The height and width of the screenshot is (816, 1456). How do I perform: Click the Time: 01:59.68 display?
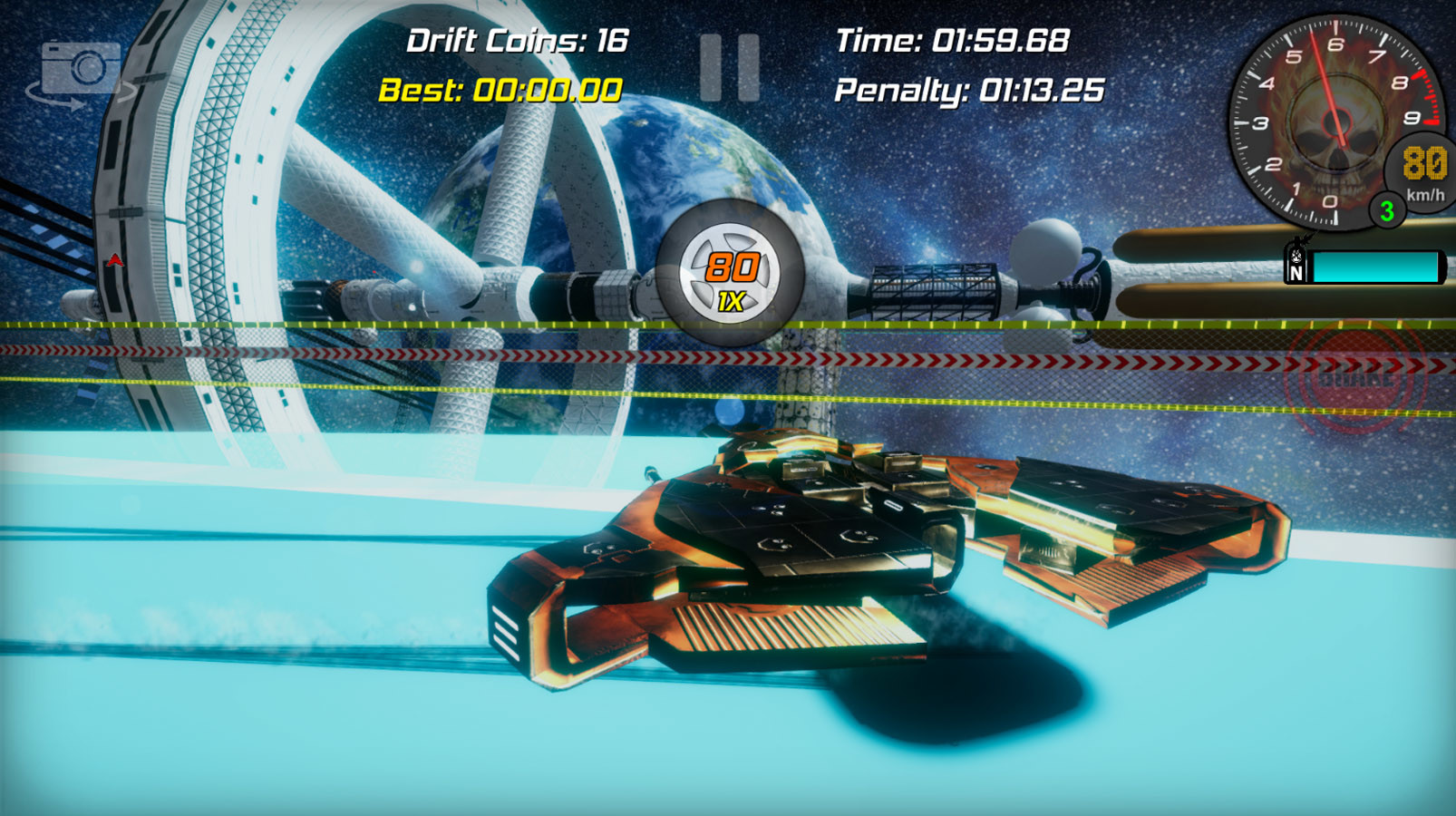coord(953,40)
